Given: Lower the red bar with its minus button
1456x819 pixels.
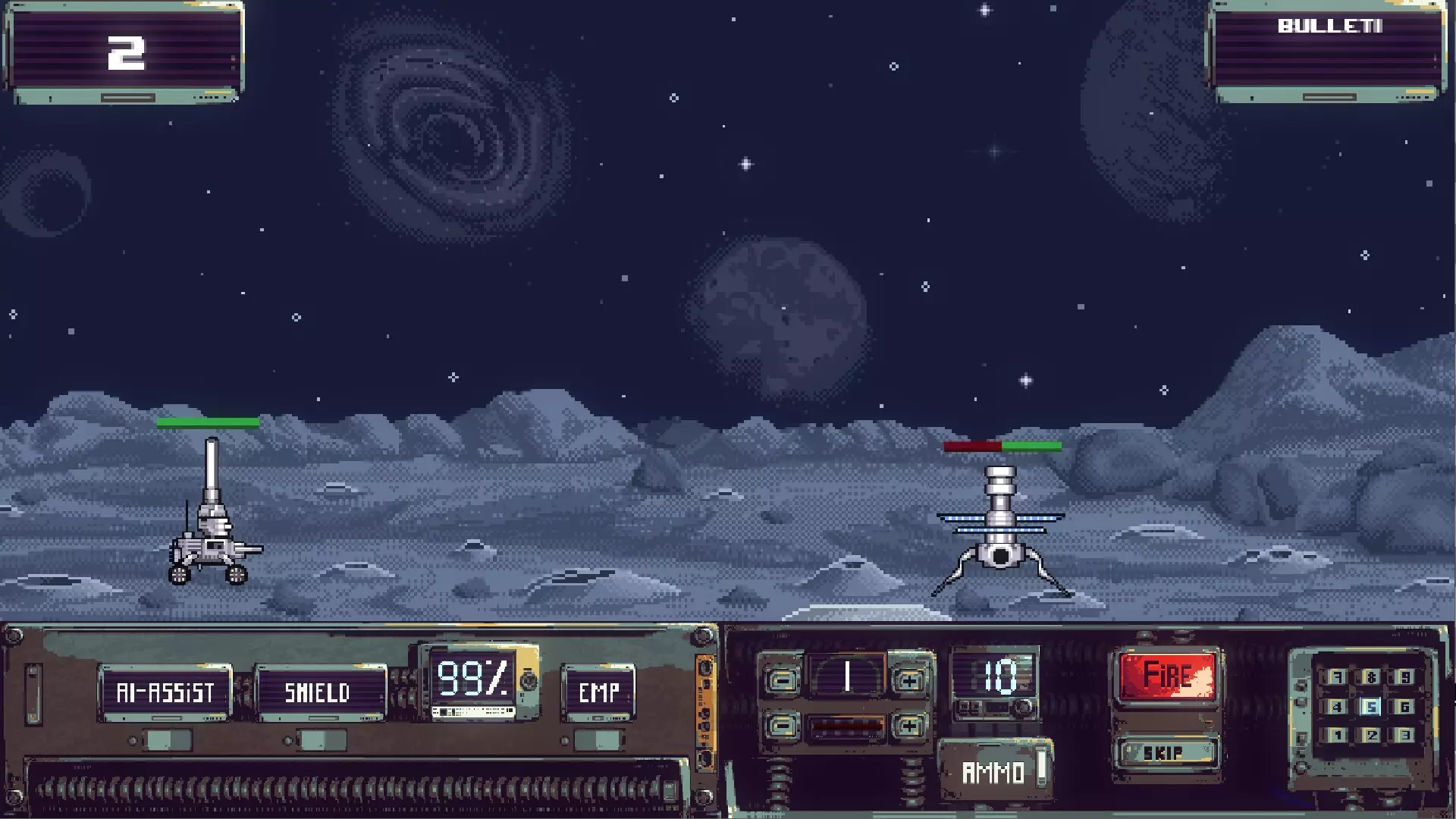Looking at the screenshot, I should coord(781,726).
